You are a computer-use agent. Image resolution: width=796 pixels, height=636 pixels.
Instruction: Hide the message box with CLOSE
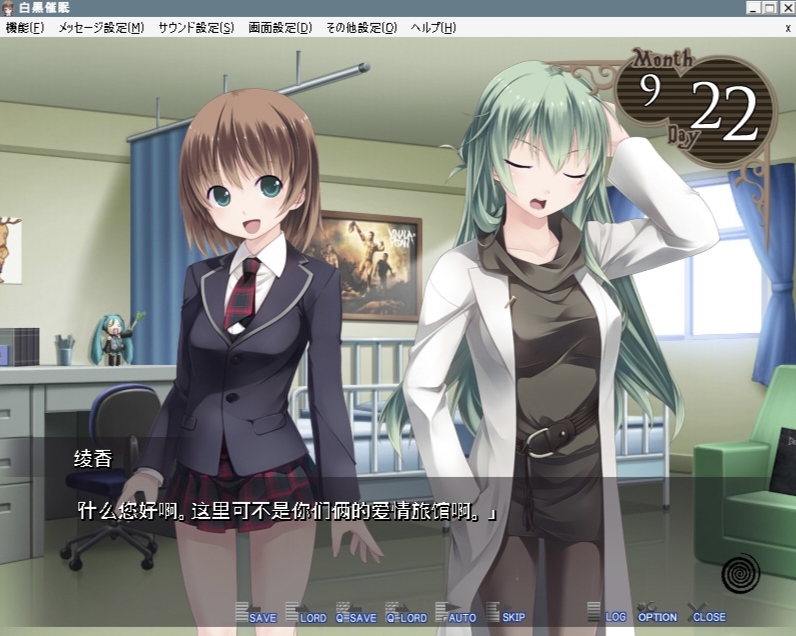(707, 616)
